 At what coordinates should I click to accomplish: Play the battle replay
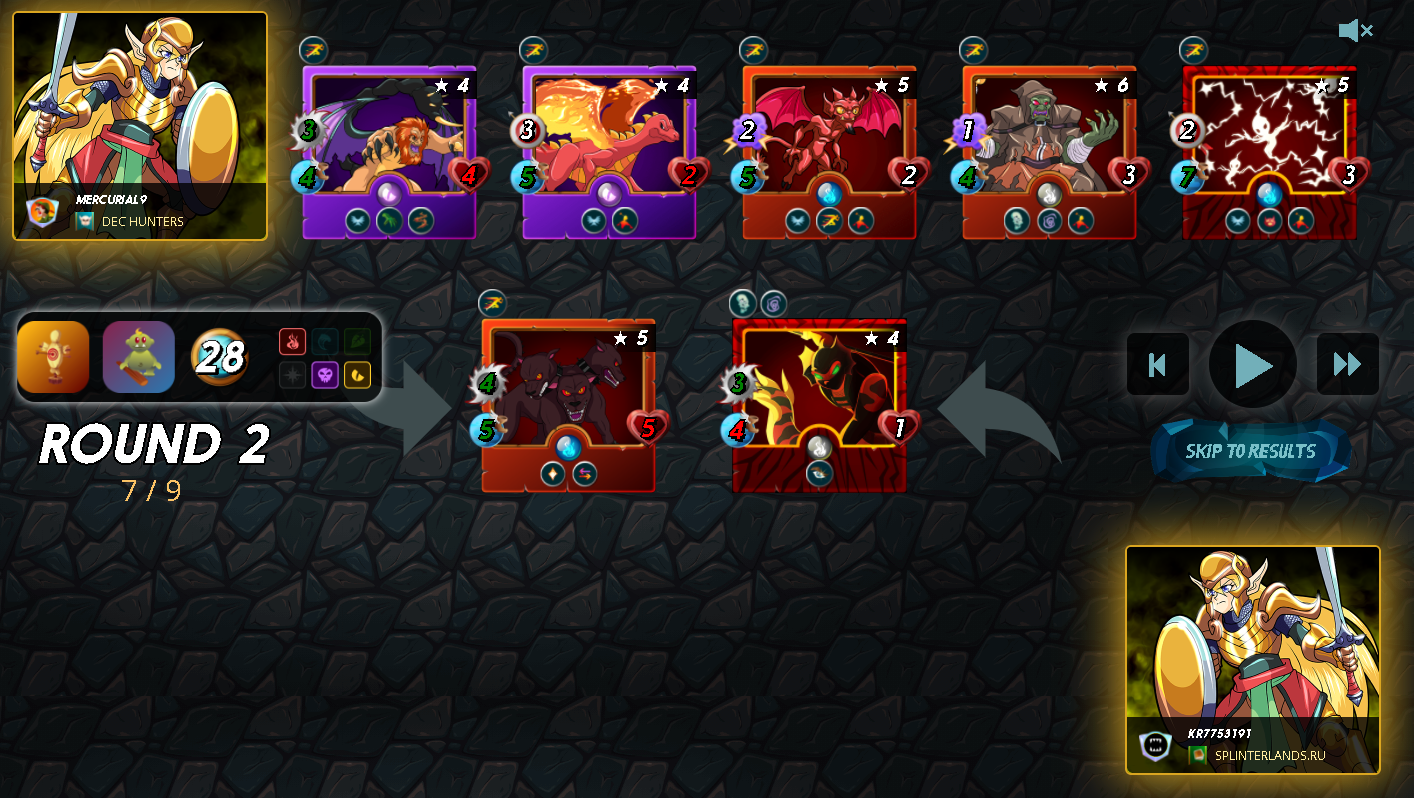pos(1252,366)
